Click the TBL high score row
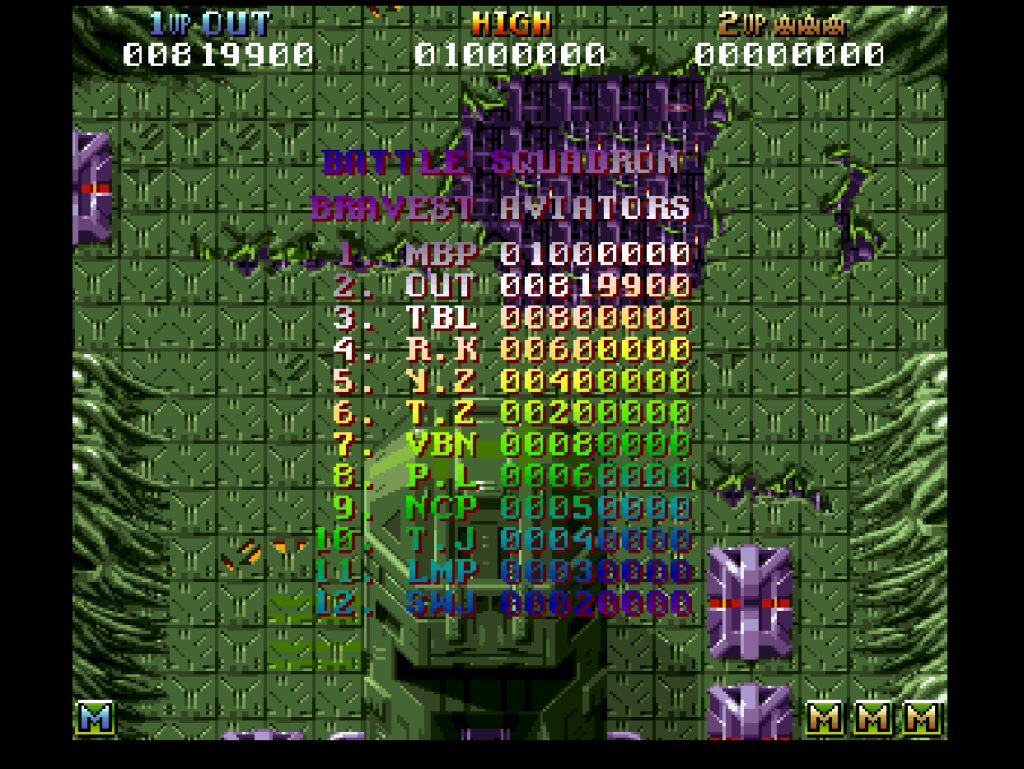1024x769 pixels. pyautogui.click(x=512, y=318)
